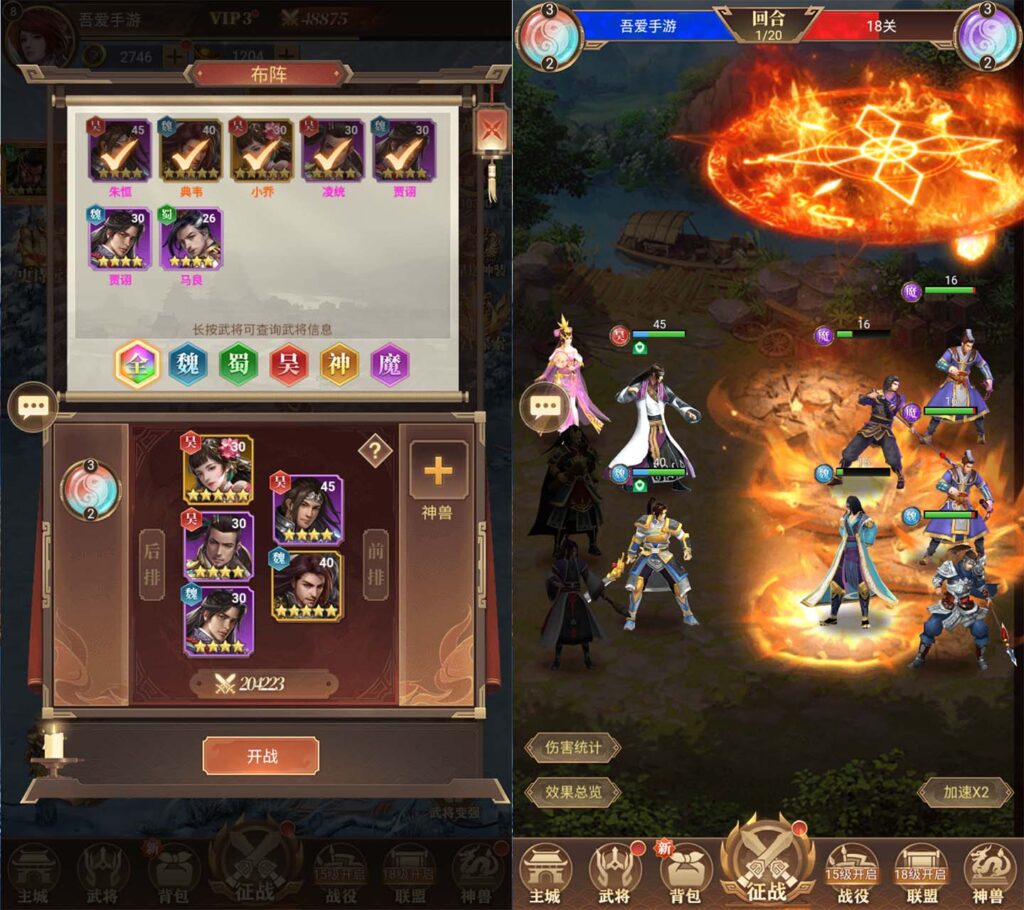Screen dimensions: 1024x910
Task: Filter heroes by the 吴 faction
Action: 289,365
